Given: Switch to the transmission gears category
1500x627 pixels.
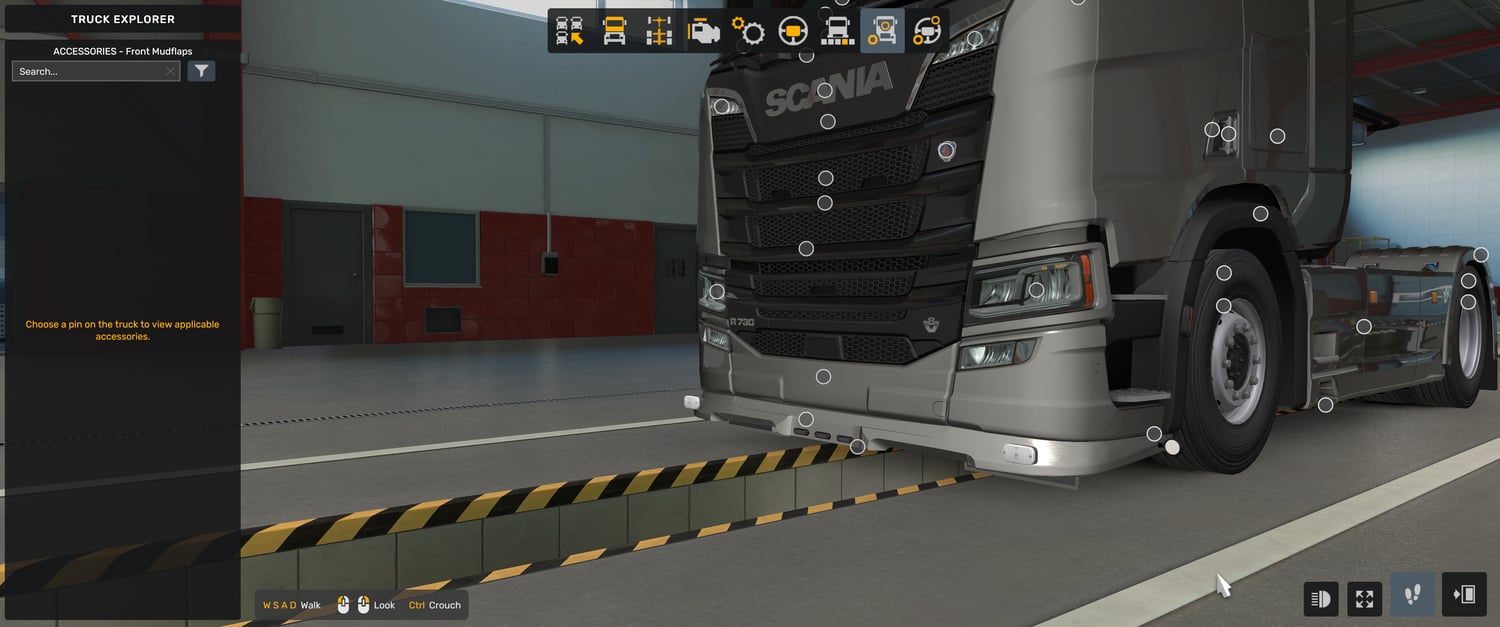Looking at the screenshot, I should [x=748, y=31].
